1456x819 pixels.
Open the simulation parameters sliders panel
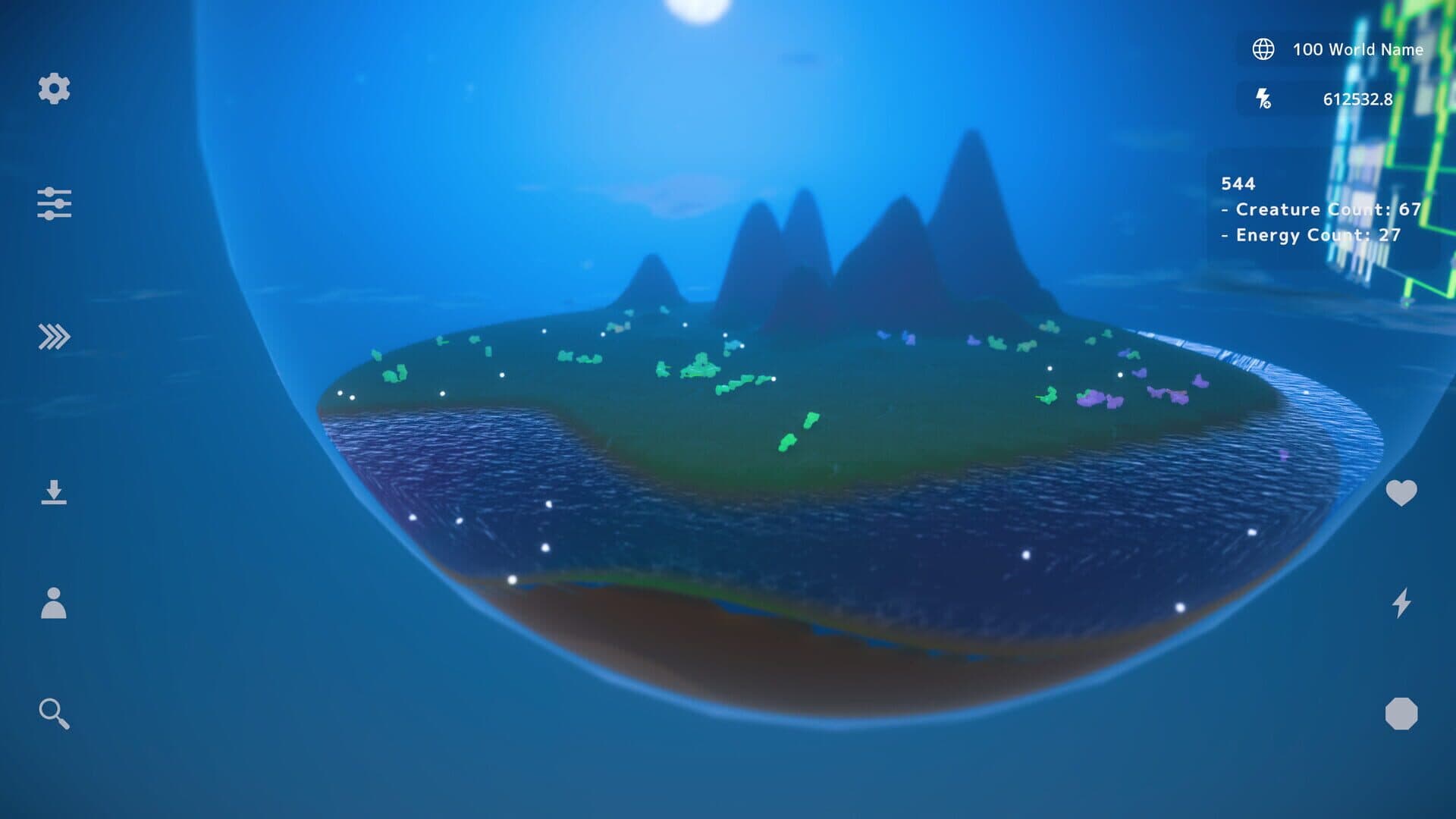[x=55, y=203]
